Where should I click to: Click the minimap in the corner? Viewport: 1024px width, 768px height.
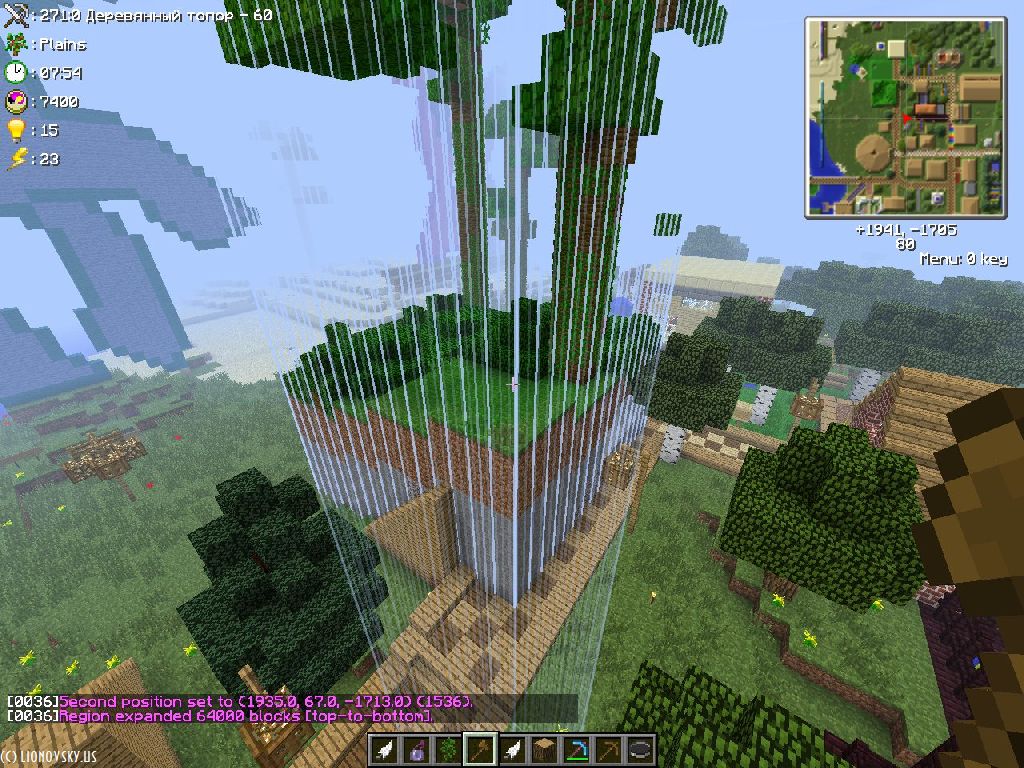[905, 117]
